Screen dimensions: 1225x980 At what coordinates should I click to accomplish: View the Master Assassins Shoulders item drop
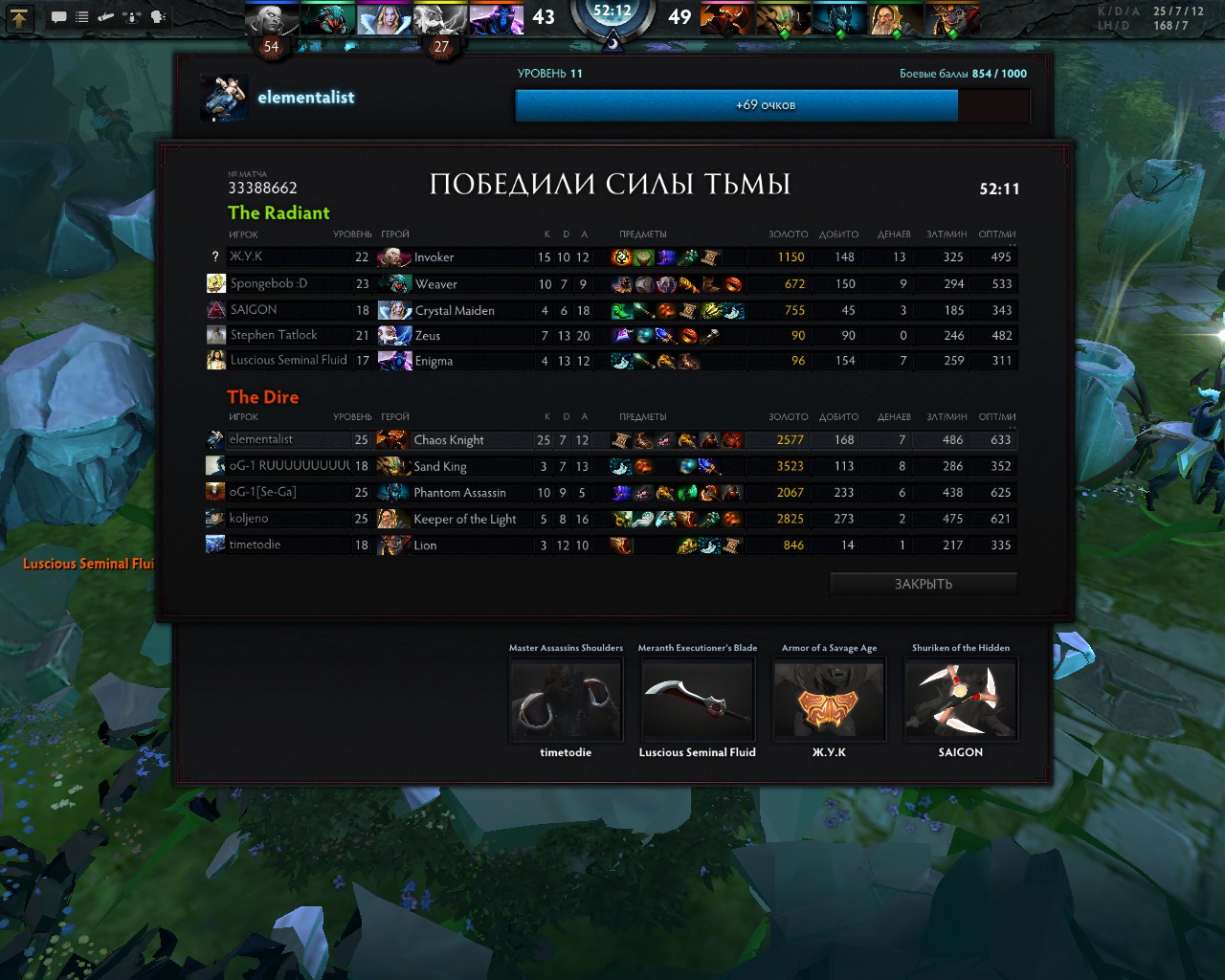(566, 701)
